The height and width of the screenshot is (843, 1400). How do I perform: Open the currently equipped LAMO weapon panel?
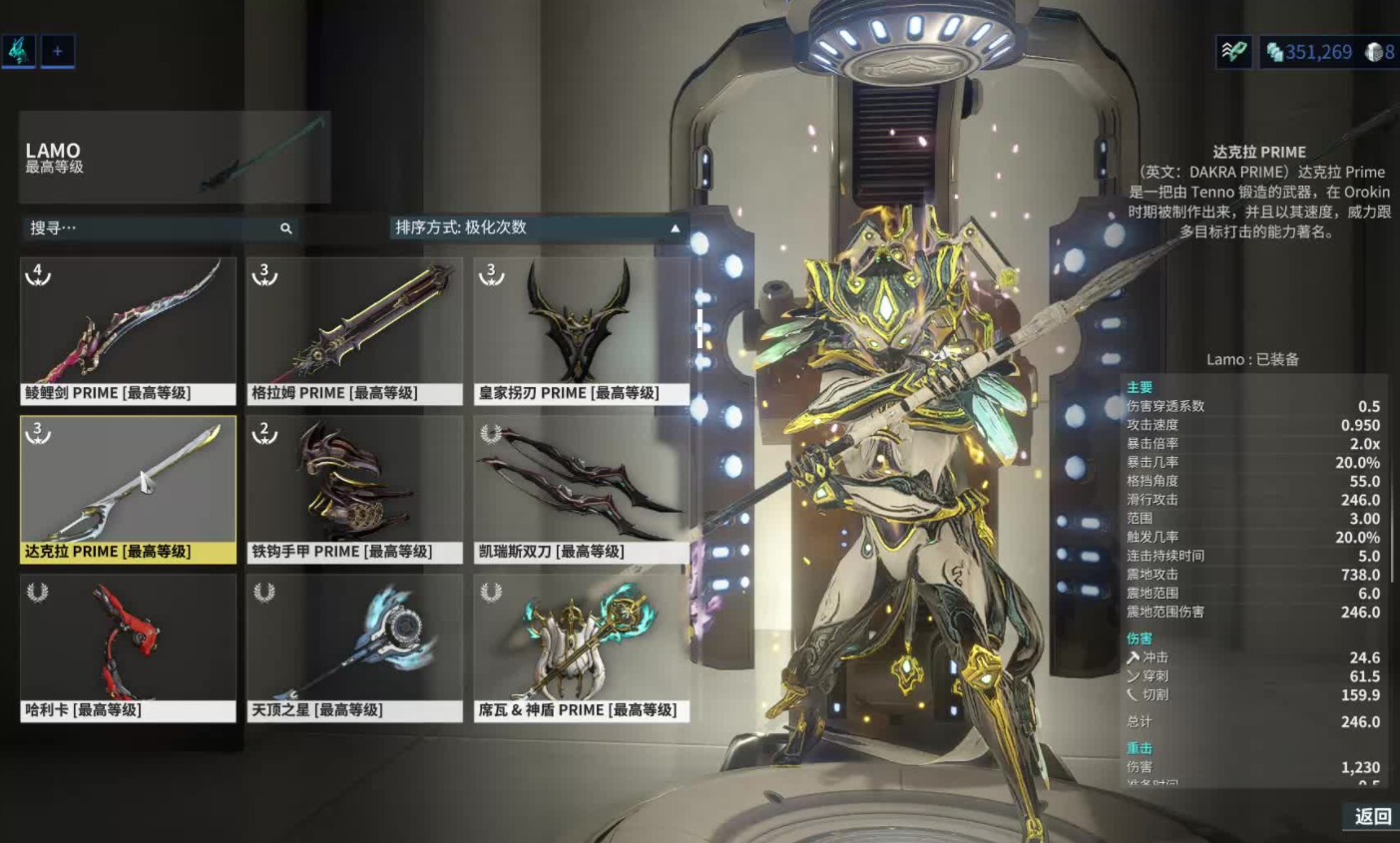click(x=175, y=158)
